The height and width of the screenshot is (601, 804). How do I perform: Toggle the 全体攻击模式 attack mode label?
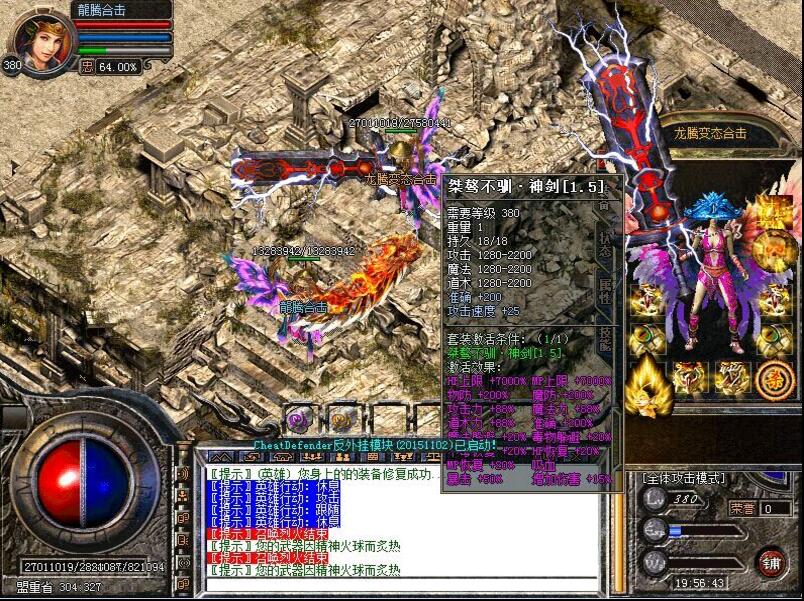click(x=683, y=479)
